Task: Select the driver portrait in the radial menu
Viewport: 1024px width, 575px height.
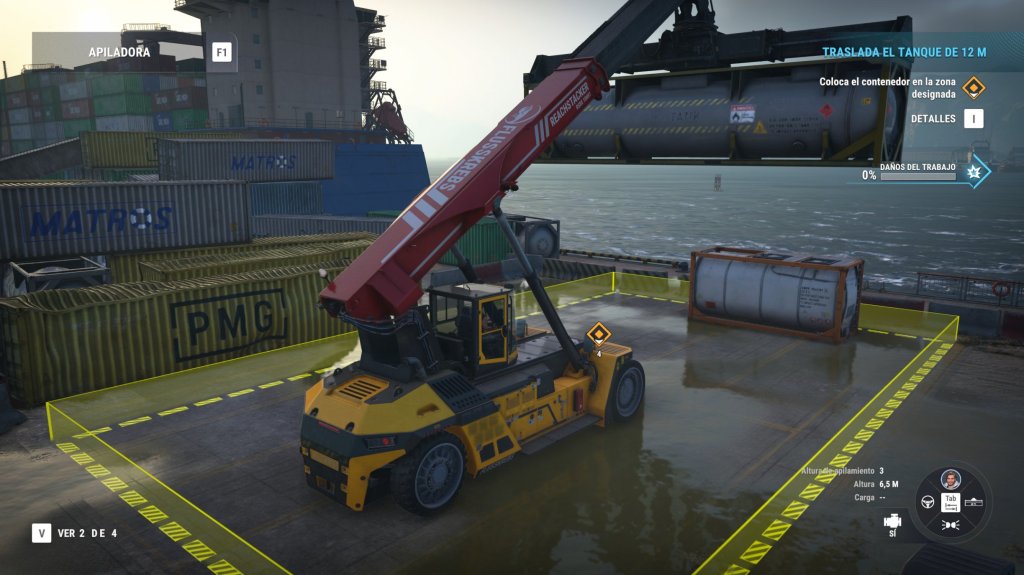Action: [951, 479]
